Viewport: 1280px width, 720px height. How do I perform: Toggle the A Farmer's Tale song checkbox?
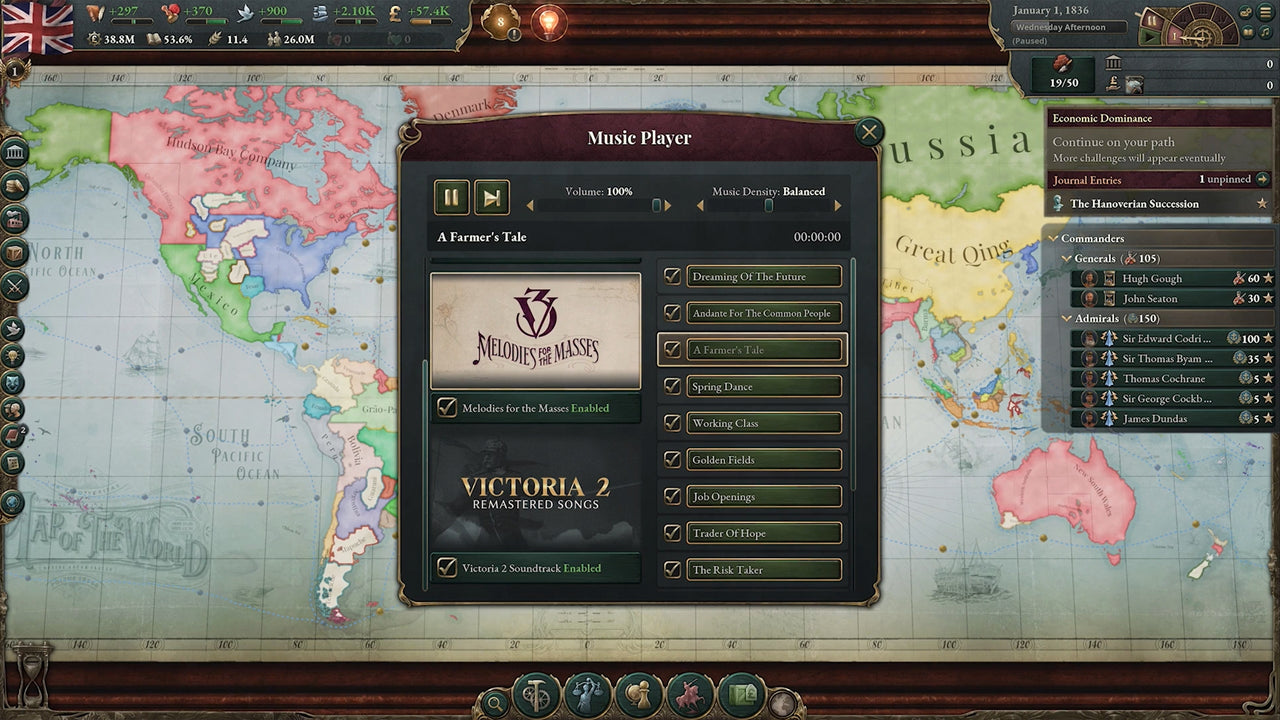671,349
